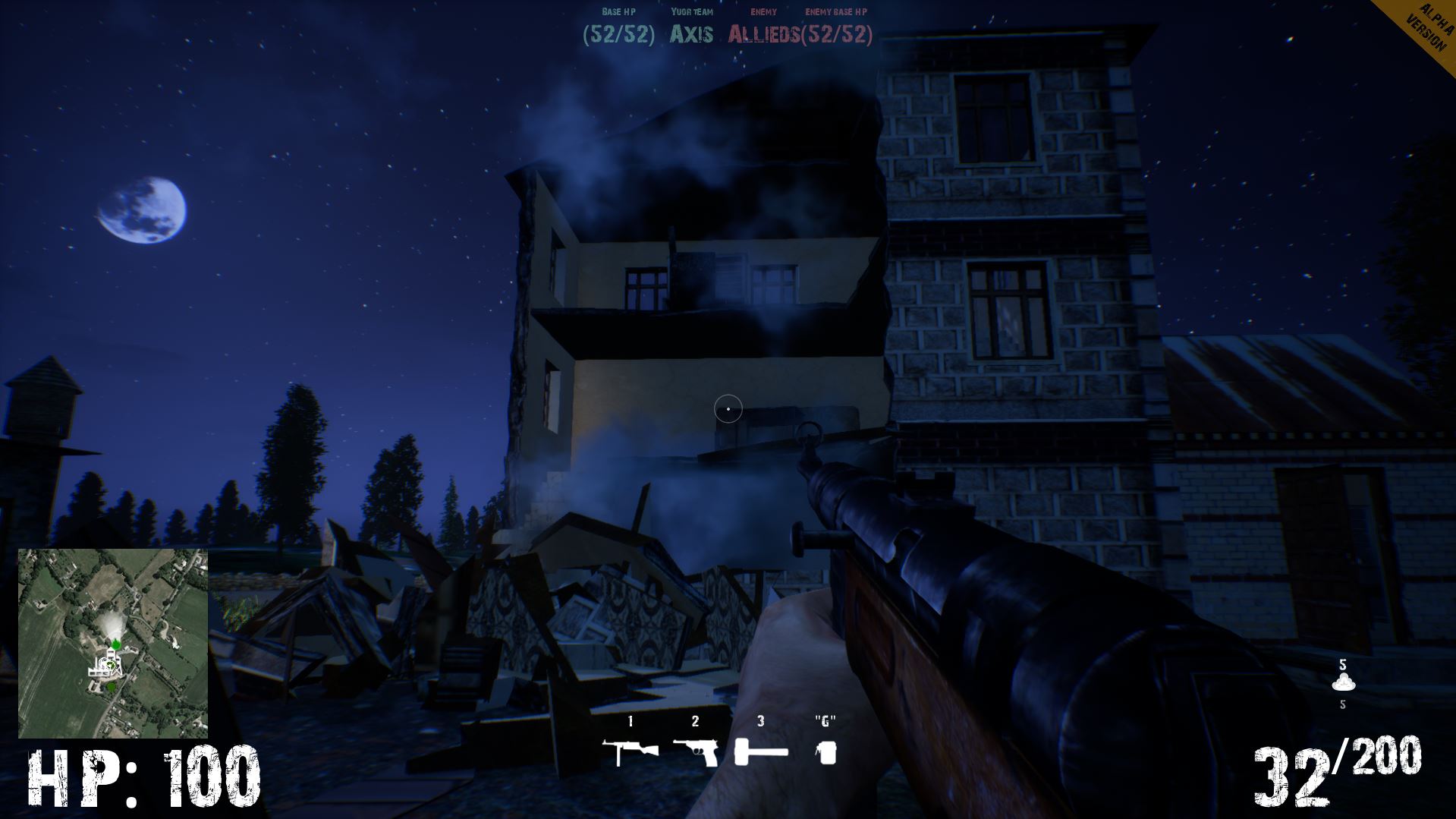This screenshot has height=819, width=1456.
Task: Click the smoke cloud icon
Action: click(1342, 682)
